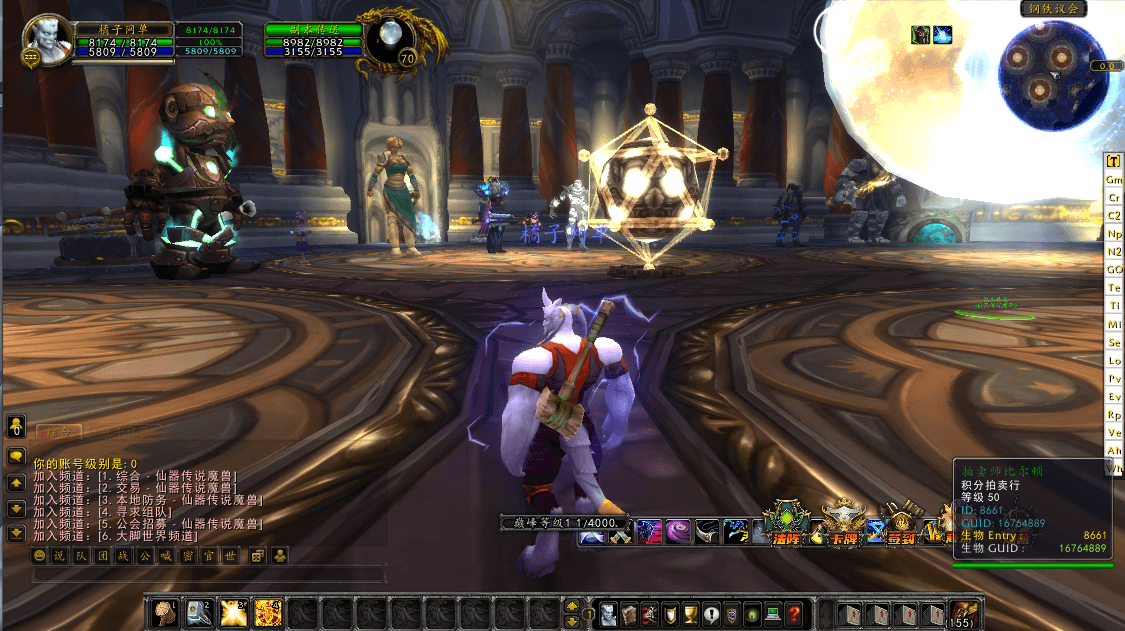Image resolution: width=1125 pixels, height=631 pixels.
Task: Open the chat menu speech bubble button
Action: (16, 456)
